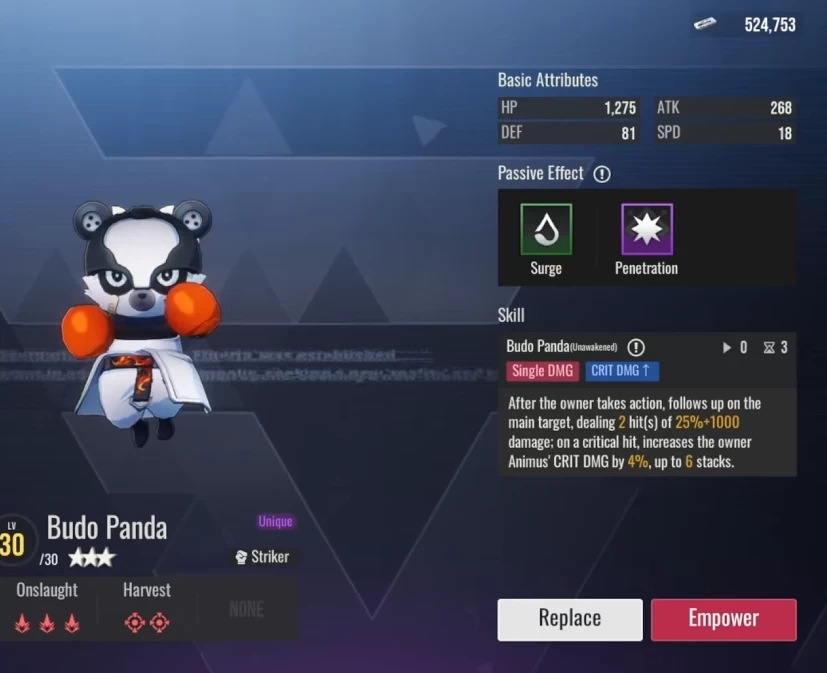Empower the Budo Panda
The width and height of the screenshot is (827, 673).
tap(723, 619)
